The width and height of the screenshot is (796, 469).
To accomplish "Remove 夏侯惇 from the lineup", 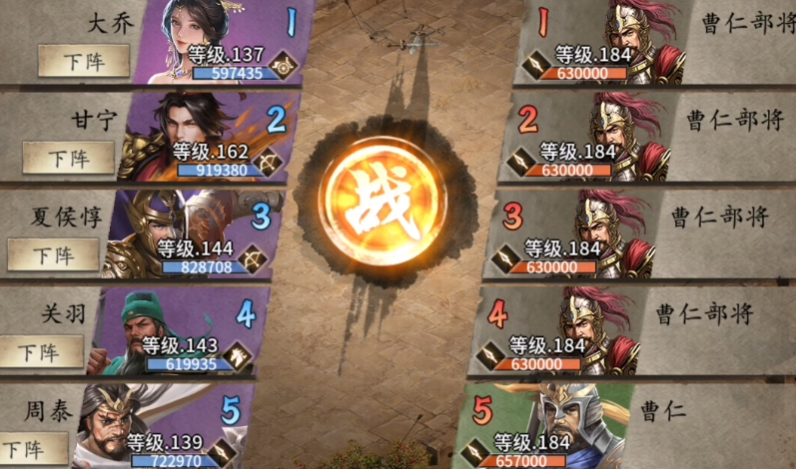I will coord(53,255).
